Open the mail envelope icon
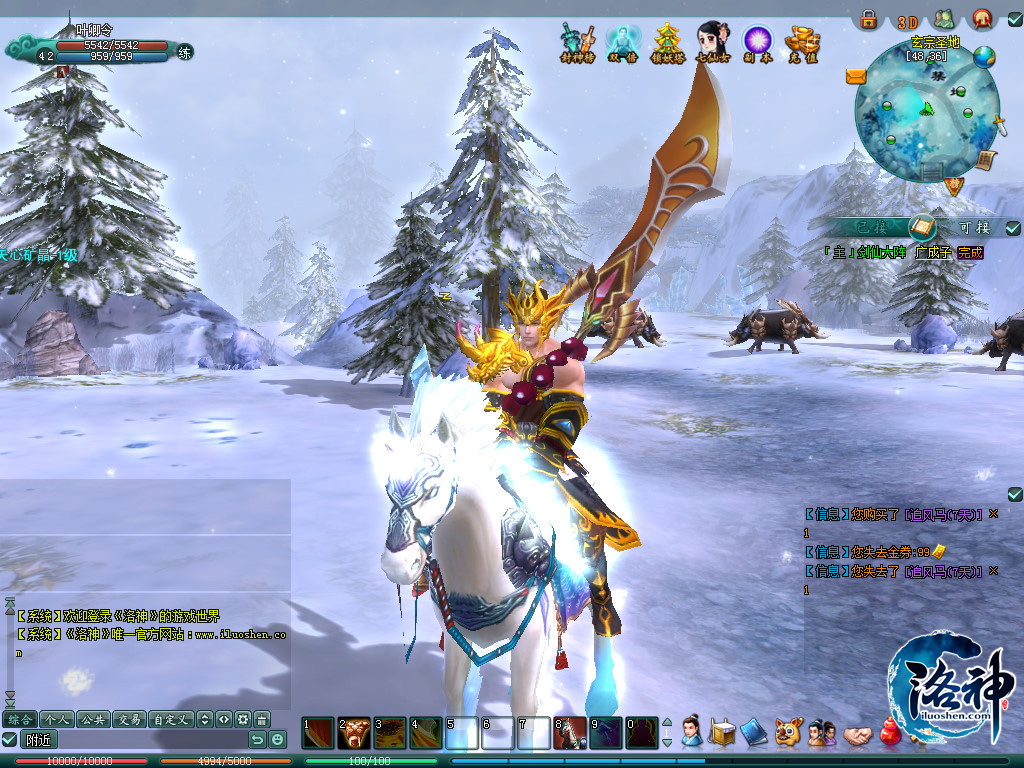 pos(856,76)
